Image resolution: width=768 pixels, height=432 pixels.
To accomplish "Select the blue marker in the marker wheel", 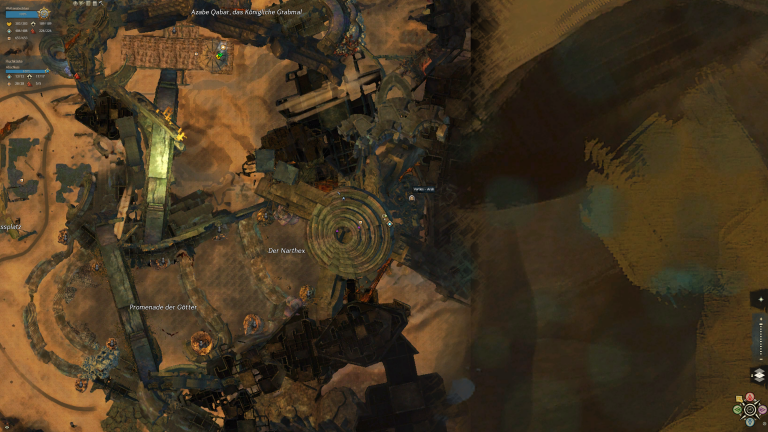I will [750, 422].
